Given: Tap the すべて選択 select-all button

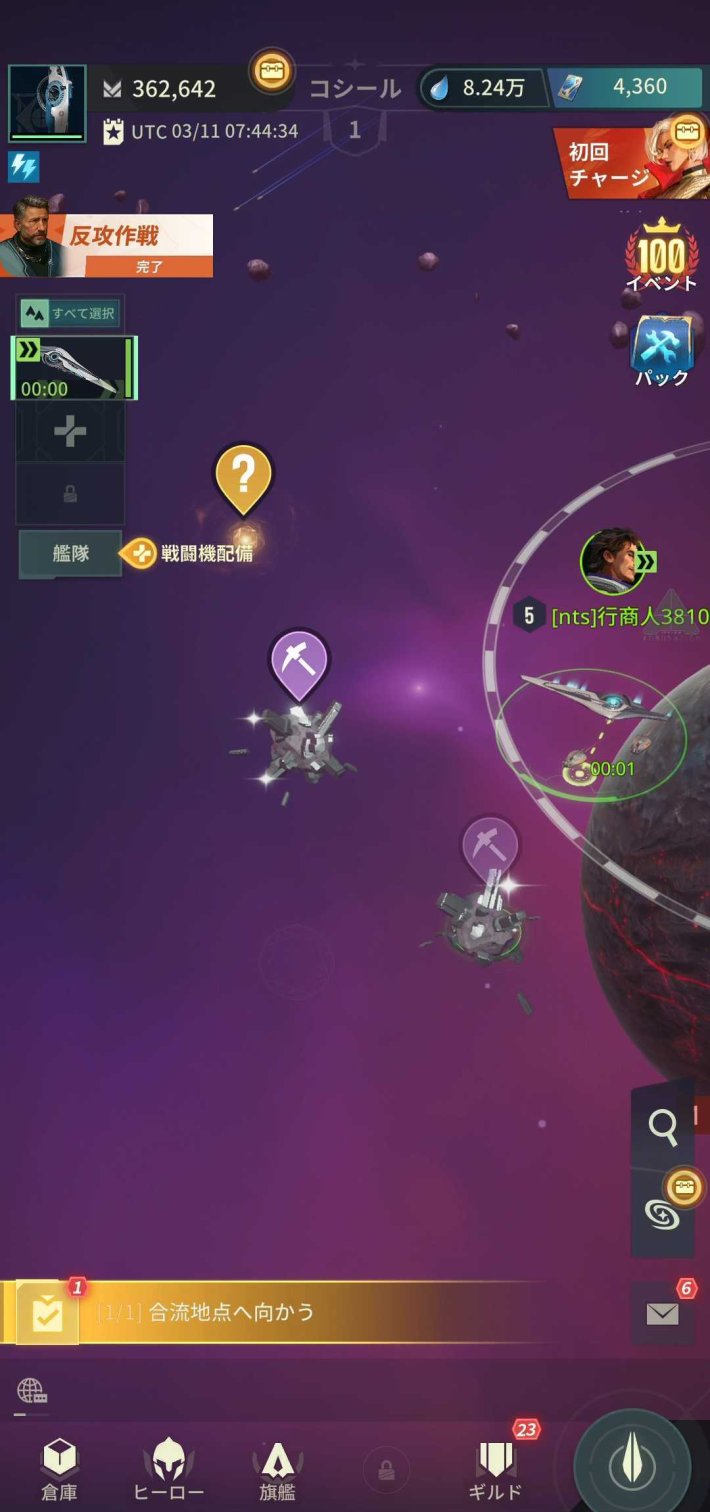Looking at the screenshot, I should click(70, 314).
